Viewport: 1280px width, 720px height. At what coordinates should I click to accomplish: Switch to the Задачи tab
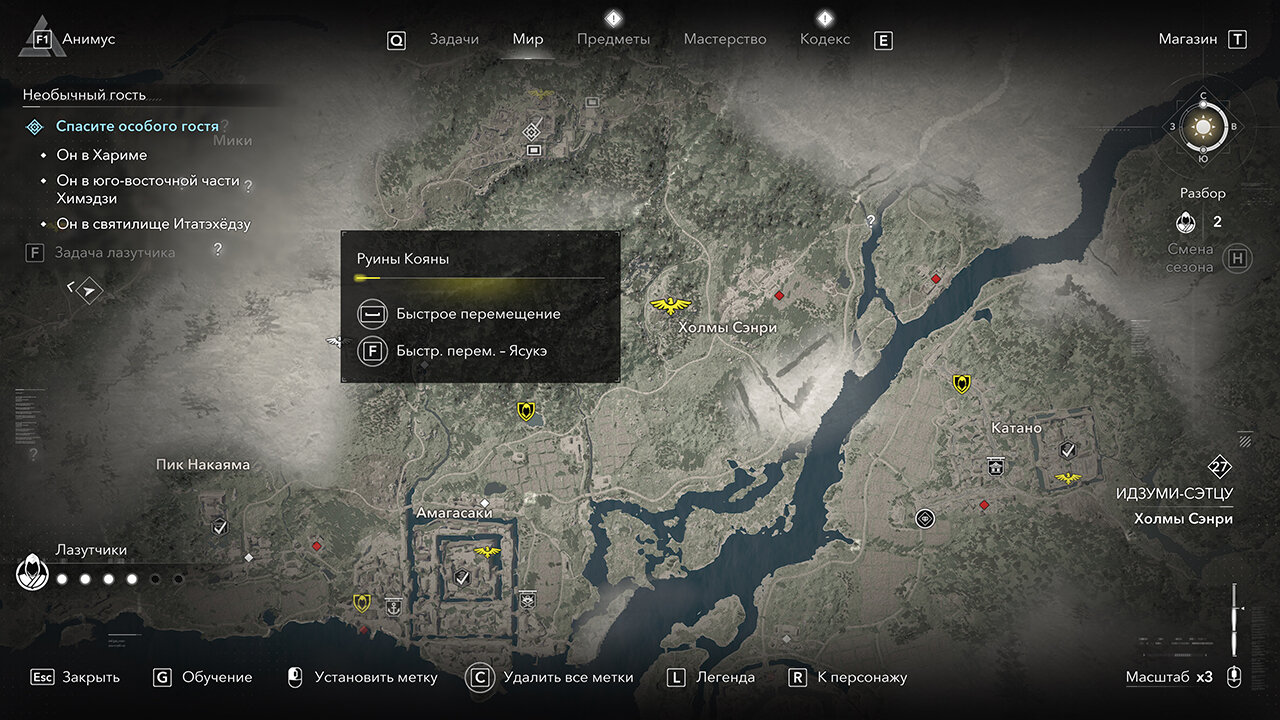pyautogui.click(x=453, y=39)
